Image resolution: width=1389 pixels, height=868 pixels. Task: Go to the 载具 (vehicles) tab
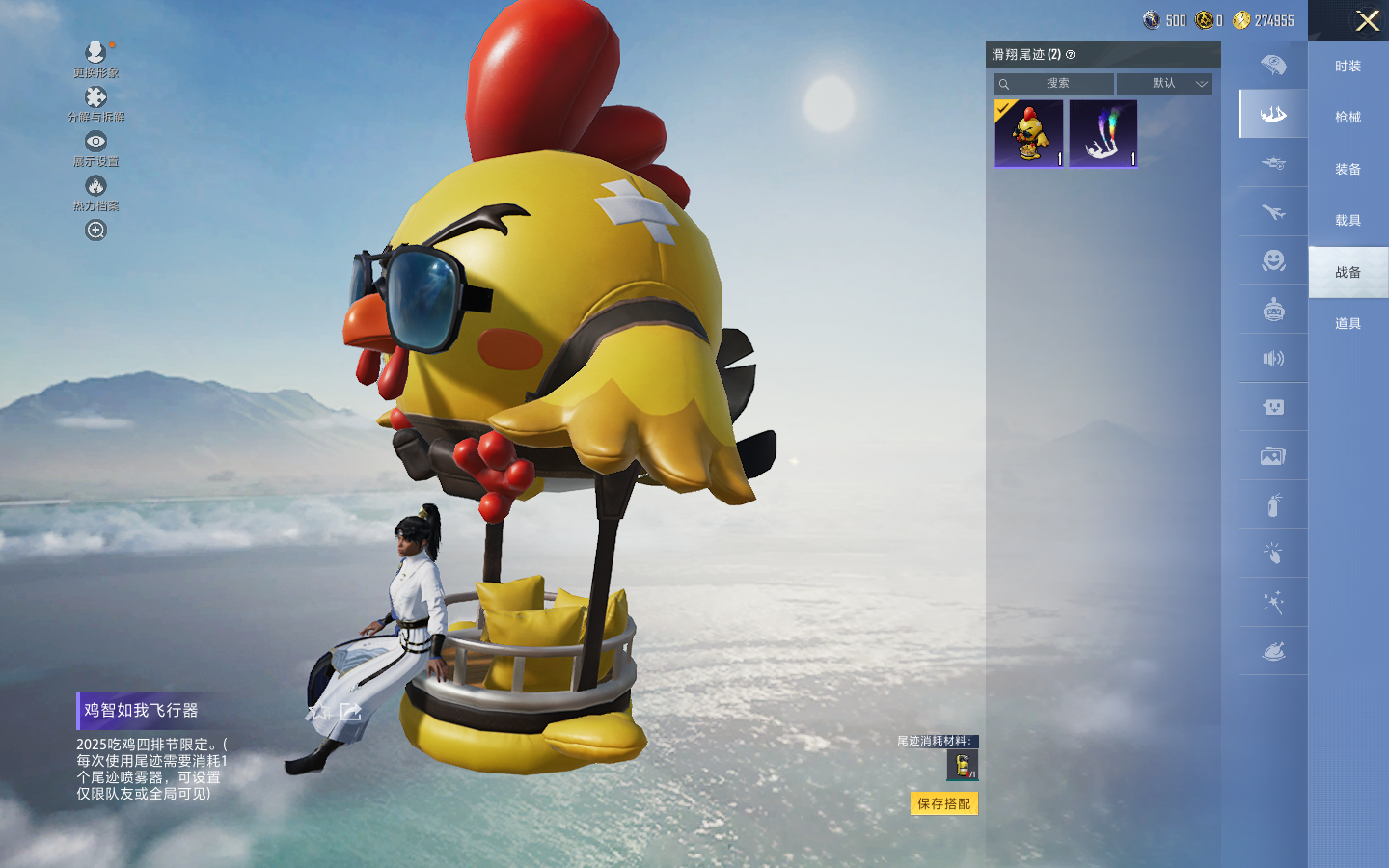pyautogui.click(x=1348, y=220)
